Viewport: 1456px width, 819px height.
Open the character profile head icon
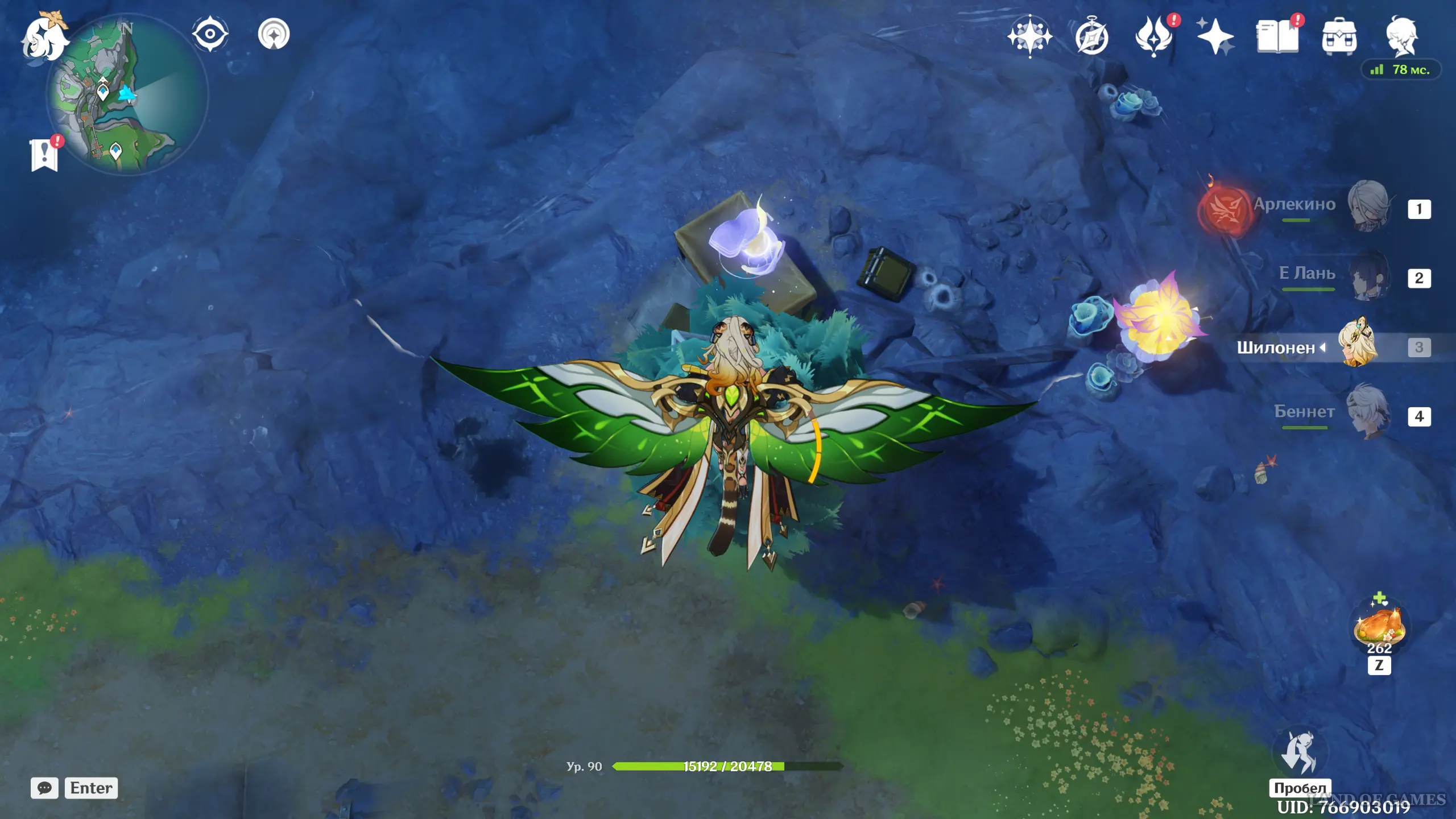1401,36
